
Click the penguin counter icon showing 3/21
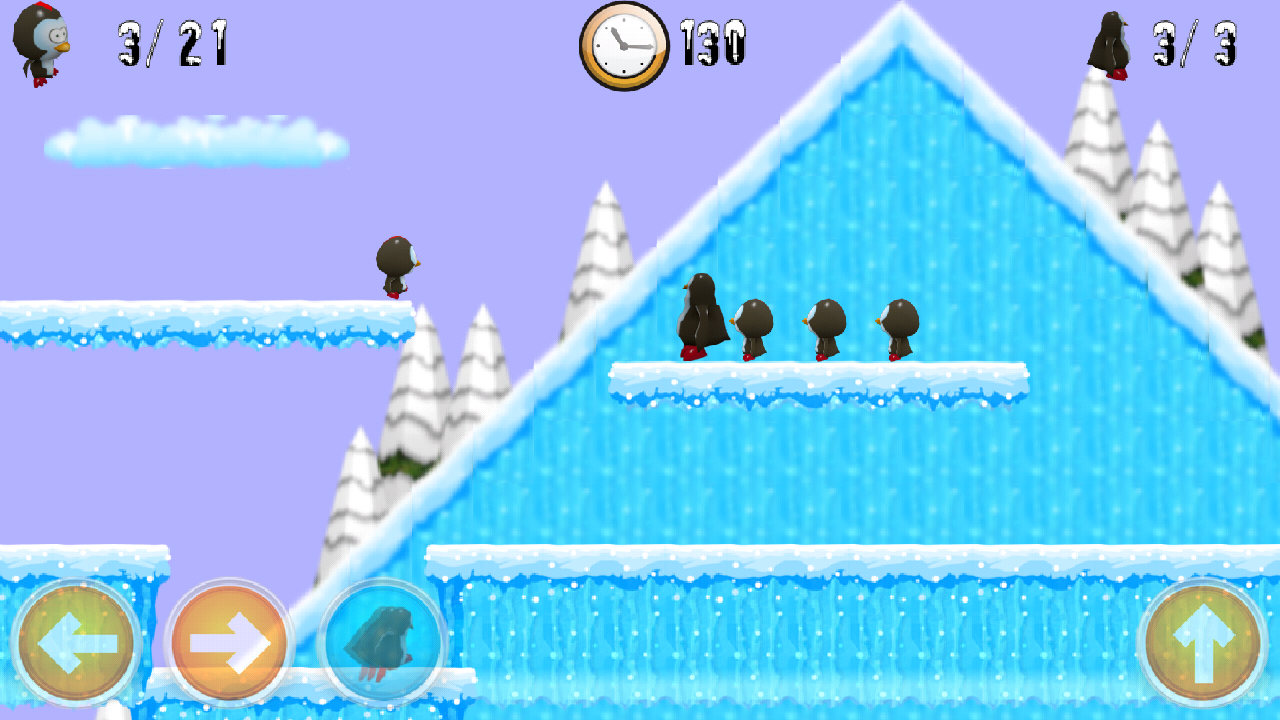tap(40, 42)
